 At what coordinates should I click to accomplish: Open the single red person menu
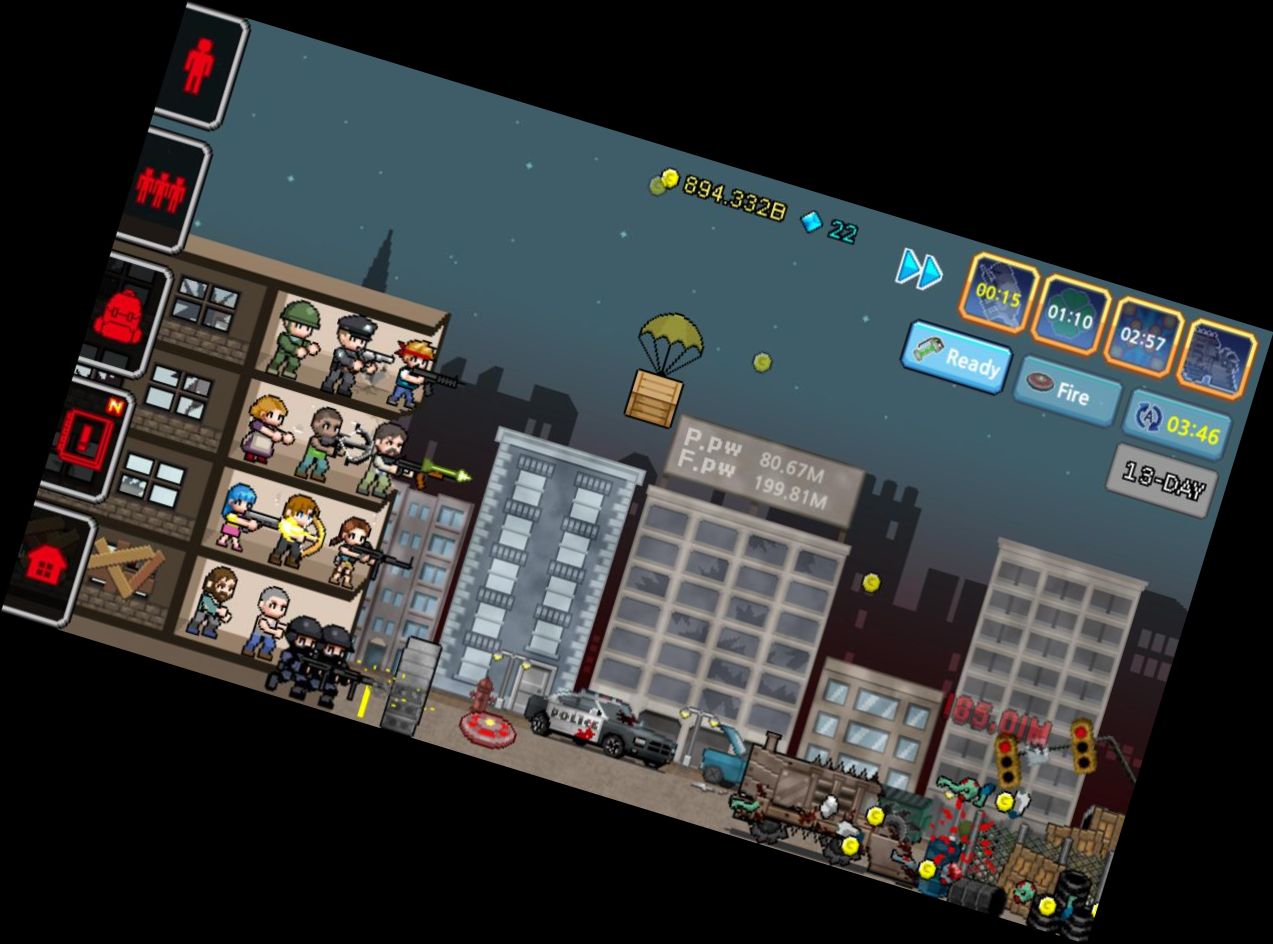point(200,68)
